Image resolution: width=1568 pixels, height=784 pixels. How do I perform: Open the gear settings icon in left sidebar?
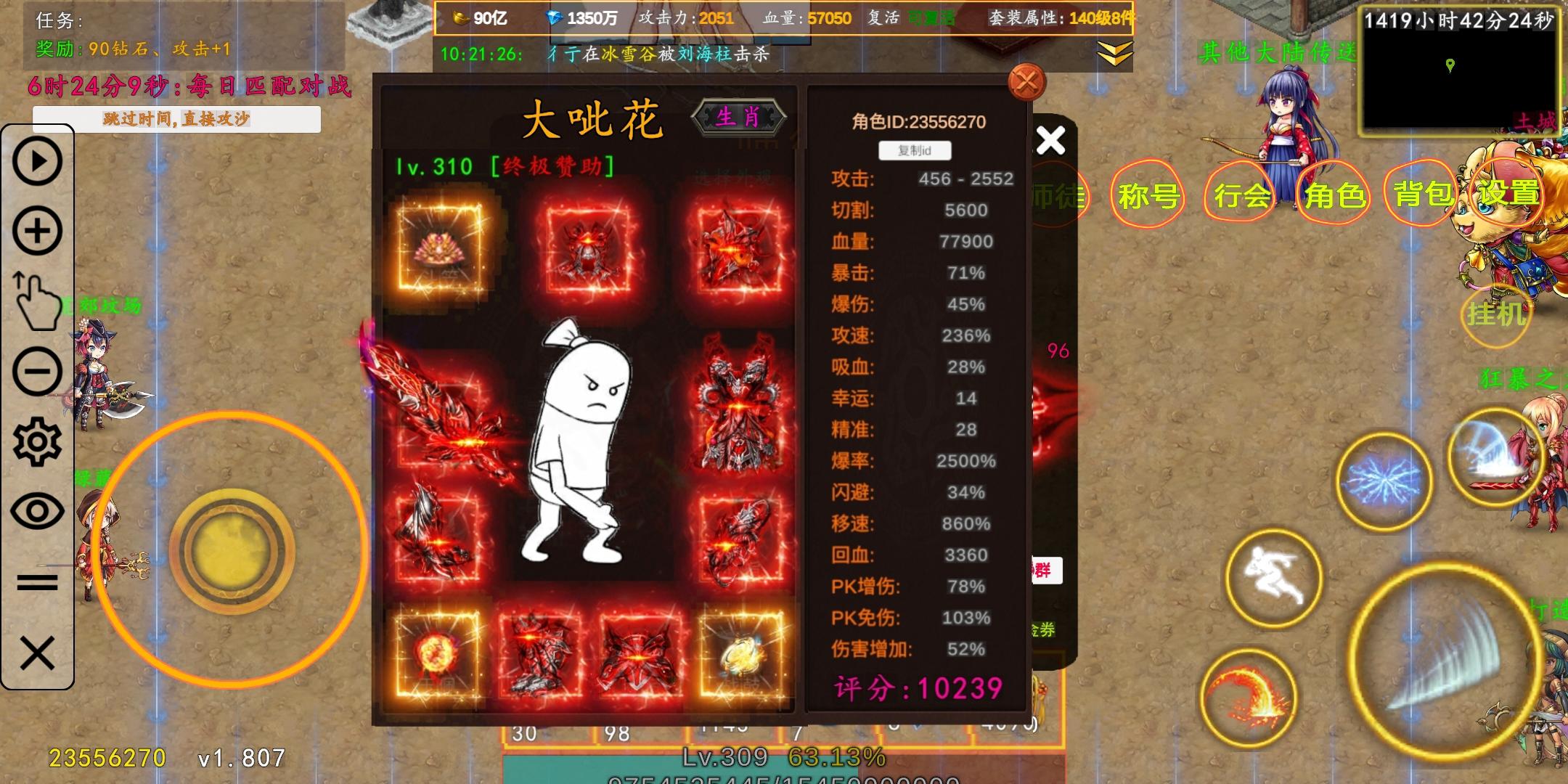coord(38,441)
